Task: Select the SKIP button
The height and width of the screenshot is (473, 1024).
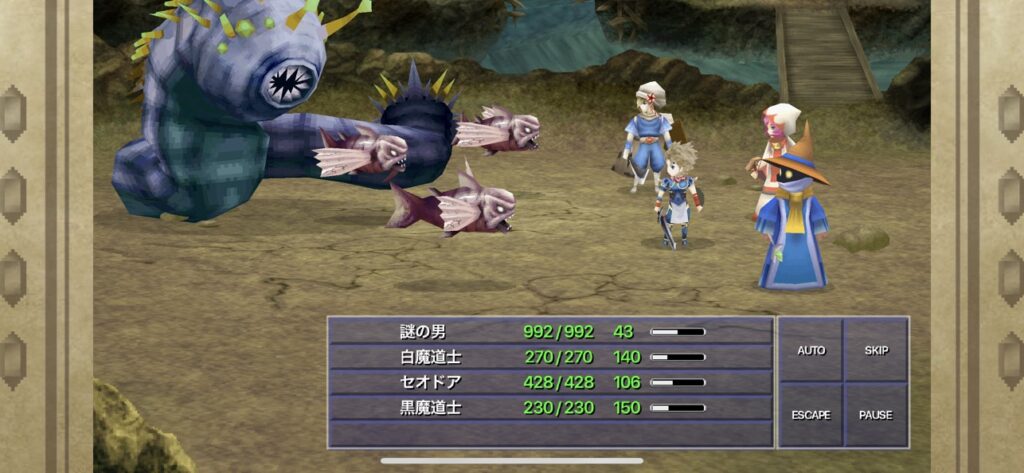Action: [876, 351]
